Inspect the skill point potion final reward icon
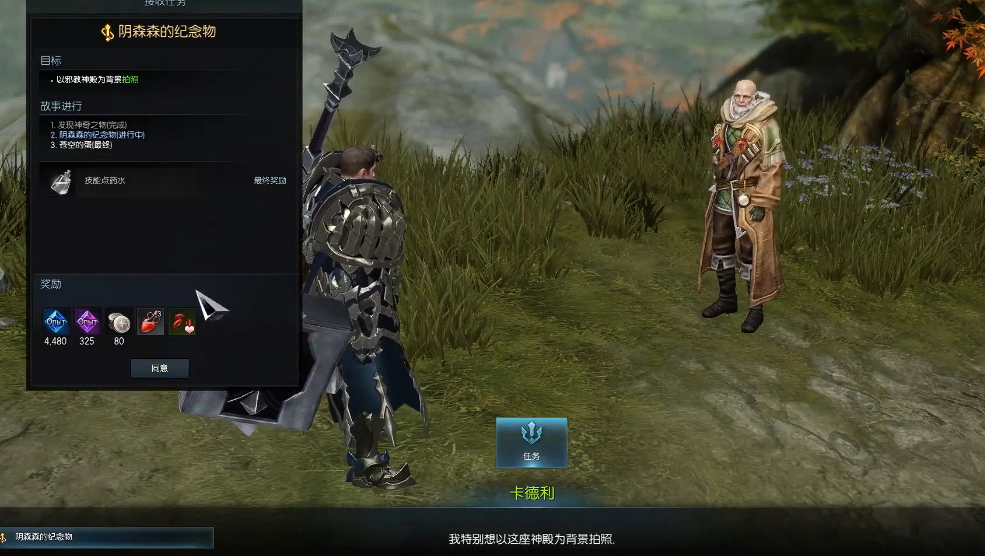This screenshot has height=556, width=985. [62, 181]
